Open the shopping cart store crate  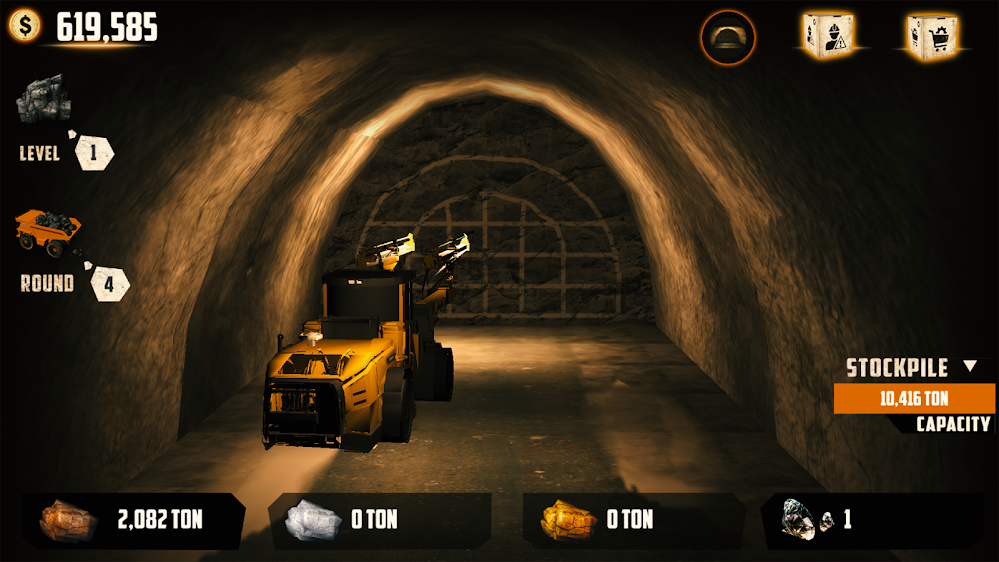931,36
